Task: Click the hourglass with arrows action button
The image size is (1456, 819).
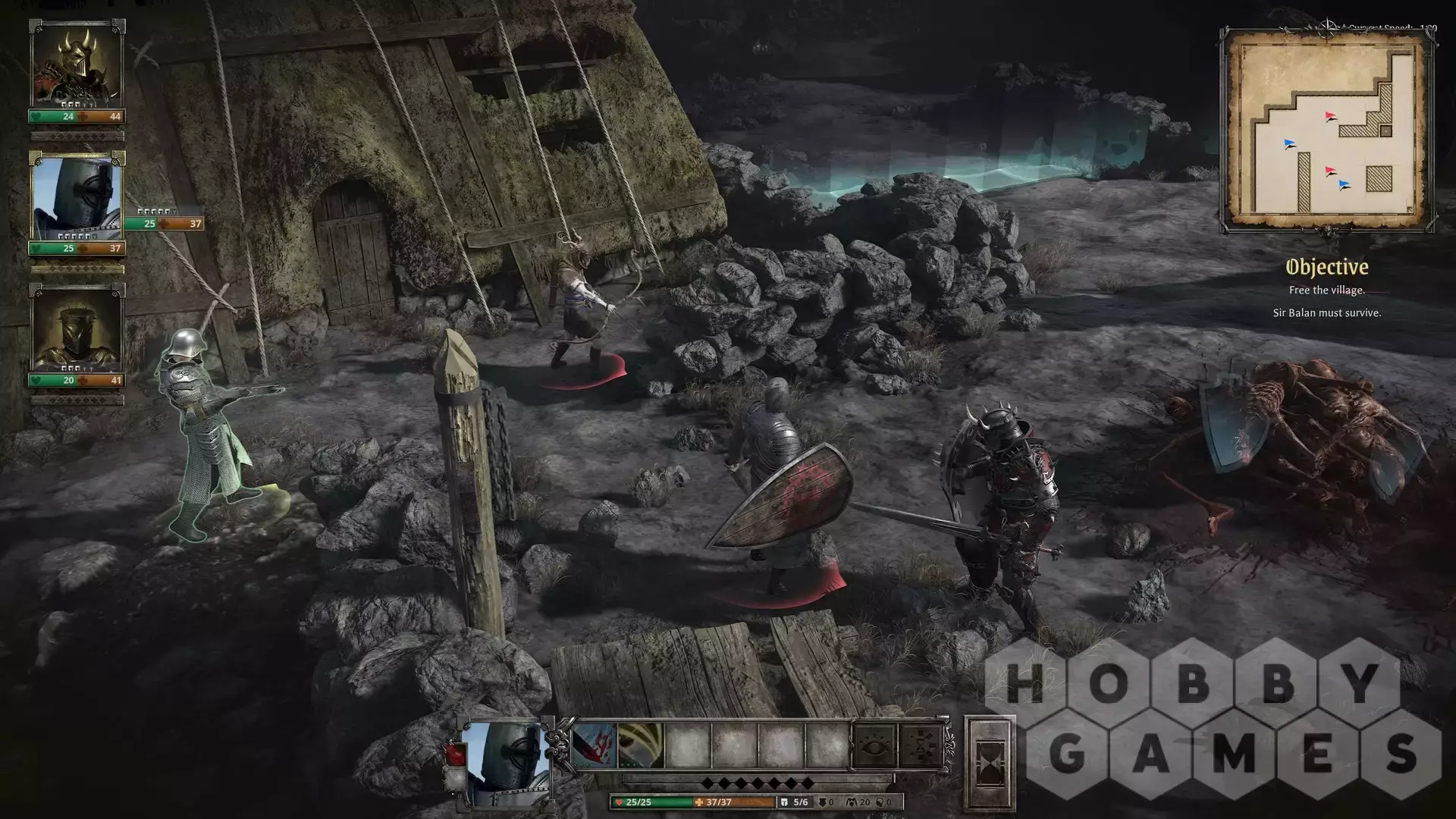Action: pos(921,746)
